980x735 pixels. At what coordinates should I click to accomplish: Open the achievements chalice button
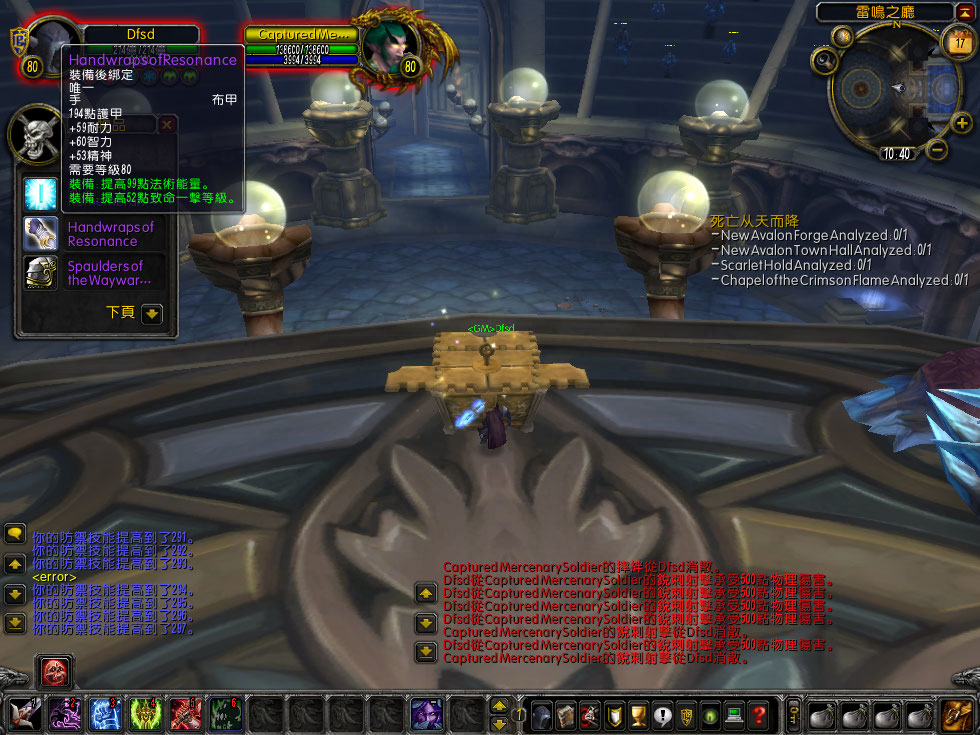639,716
